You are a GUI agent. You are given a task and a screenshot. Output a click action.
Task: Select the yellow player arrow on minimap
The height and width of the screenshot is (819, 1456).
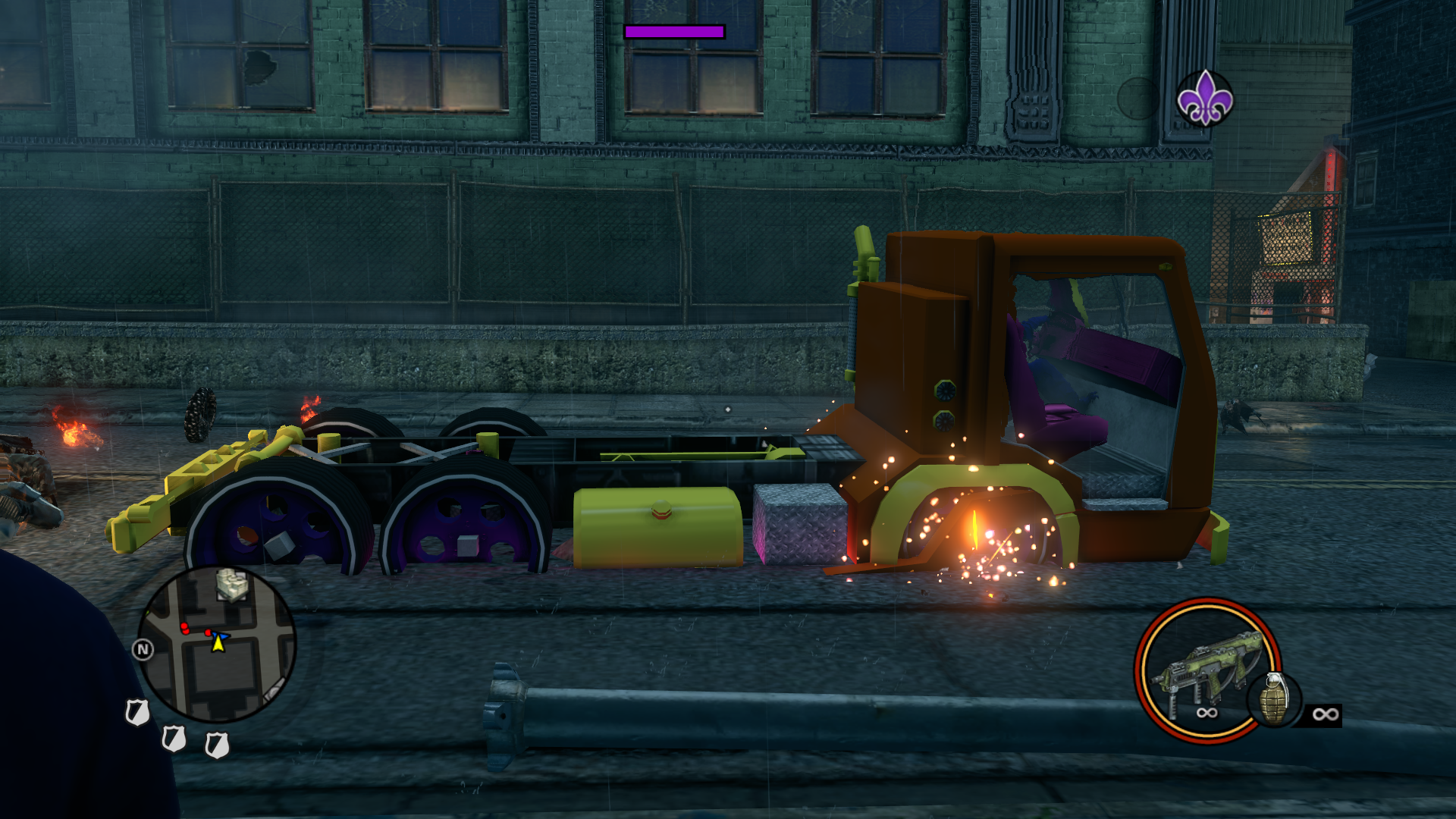(218, 643)
